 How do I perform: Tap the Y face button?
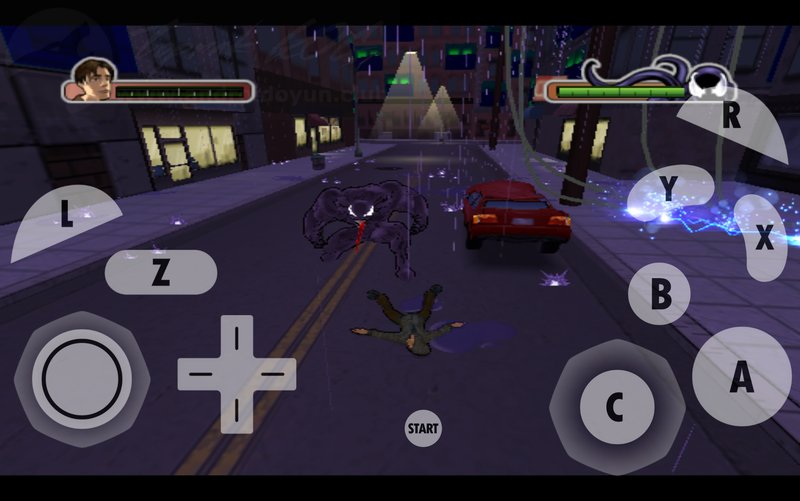[670, 189]
